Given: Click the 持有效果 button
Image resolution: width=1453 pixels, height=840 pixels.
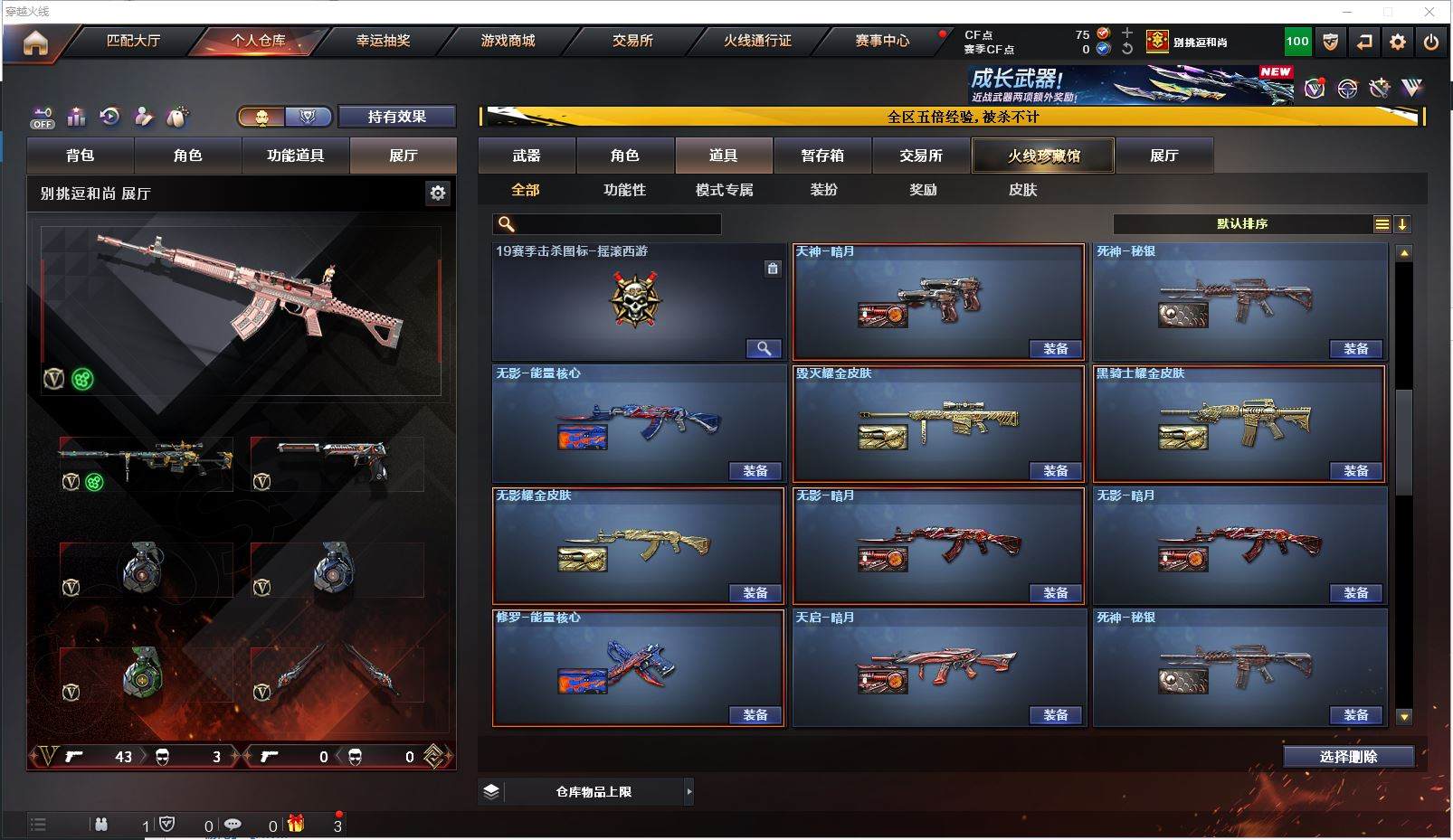Looking at the screenshot, I should (x=396, y=117).
